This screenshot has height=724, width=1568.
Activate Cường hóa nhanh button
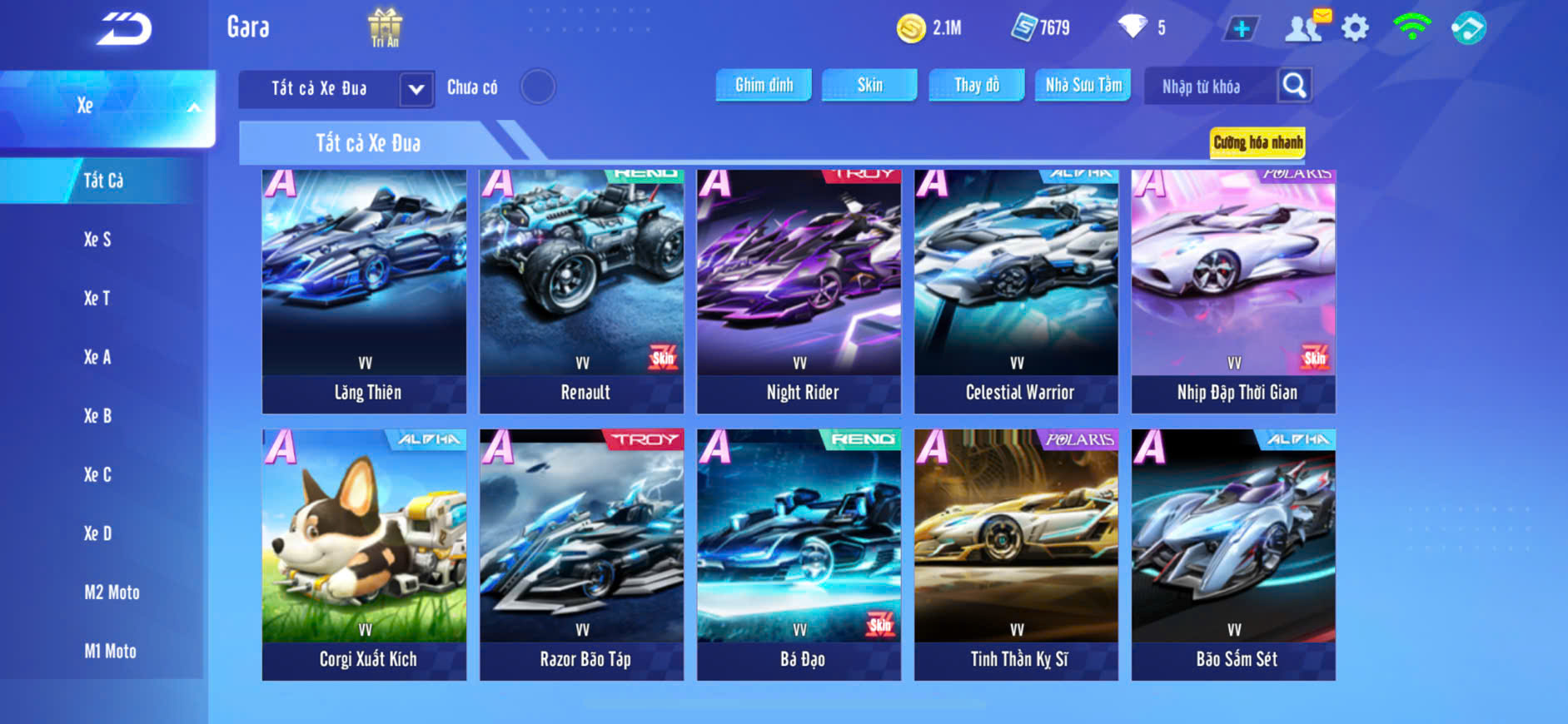(1257, 142)
